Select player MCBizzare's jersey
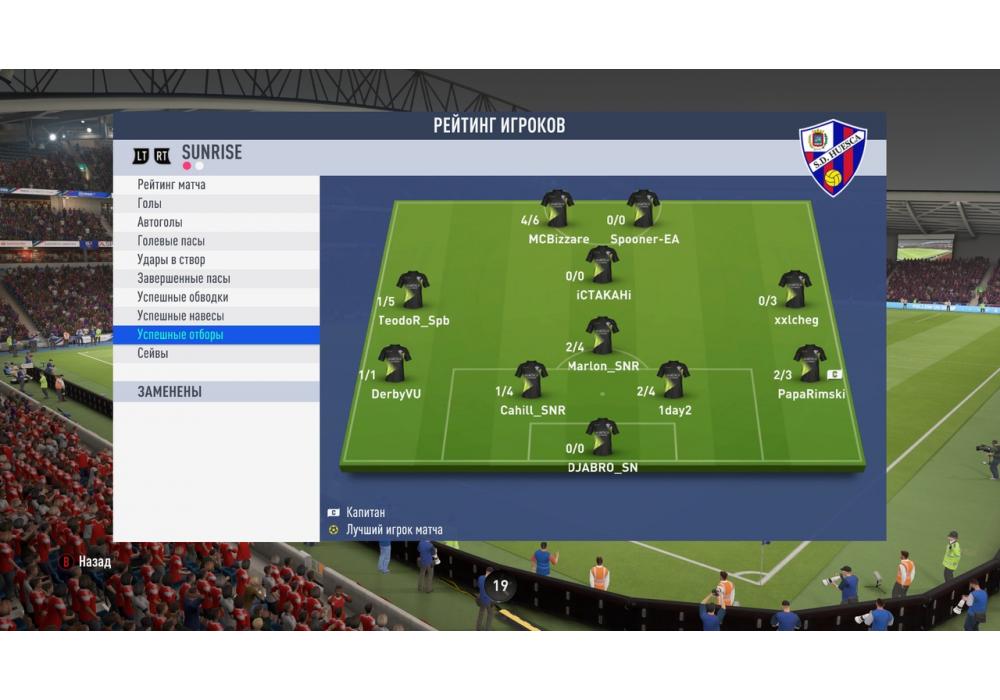1000x700 pixels. coord(557,209)
